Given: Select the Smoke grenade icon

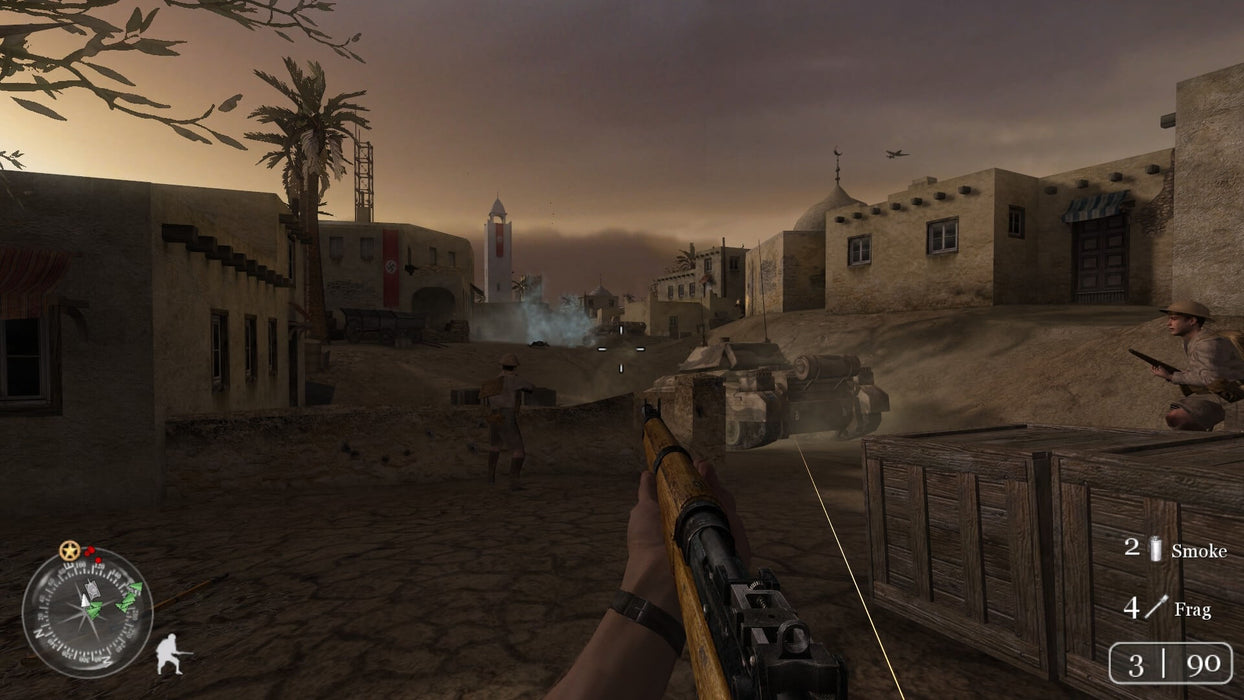Looking at the screenshot, I should click(x=1157, y=549).
